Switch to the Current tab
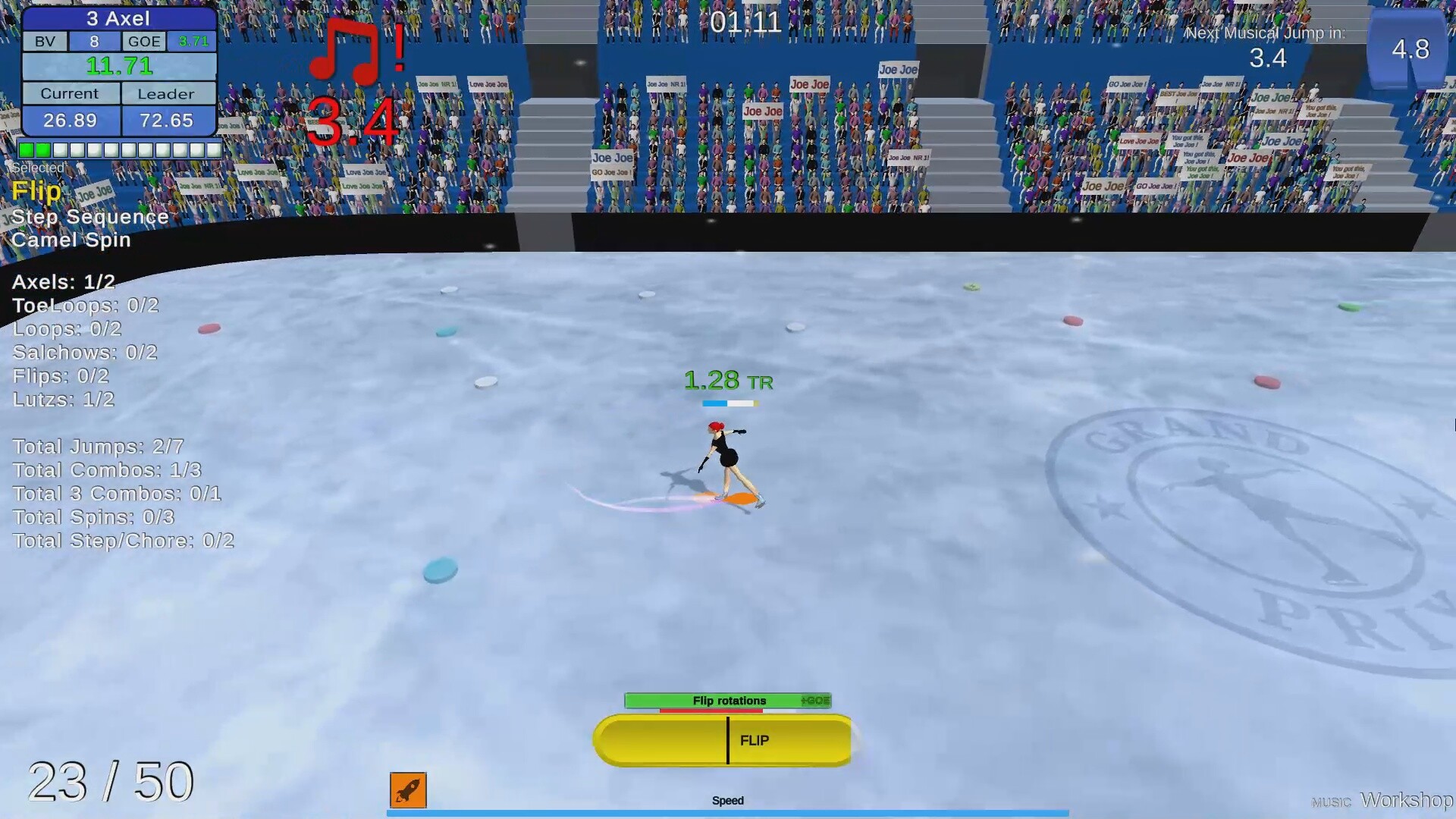The width and height of the screenshot is (1456, 819). 71,93
